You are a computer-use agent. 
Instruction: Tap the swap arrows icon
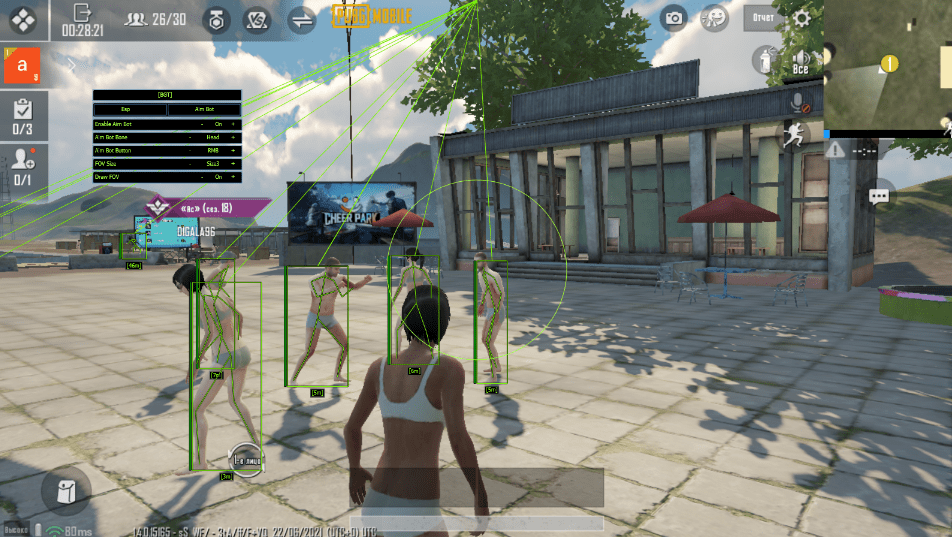(x=300, y=19)
